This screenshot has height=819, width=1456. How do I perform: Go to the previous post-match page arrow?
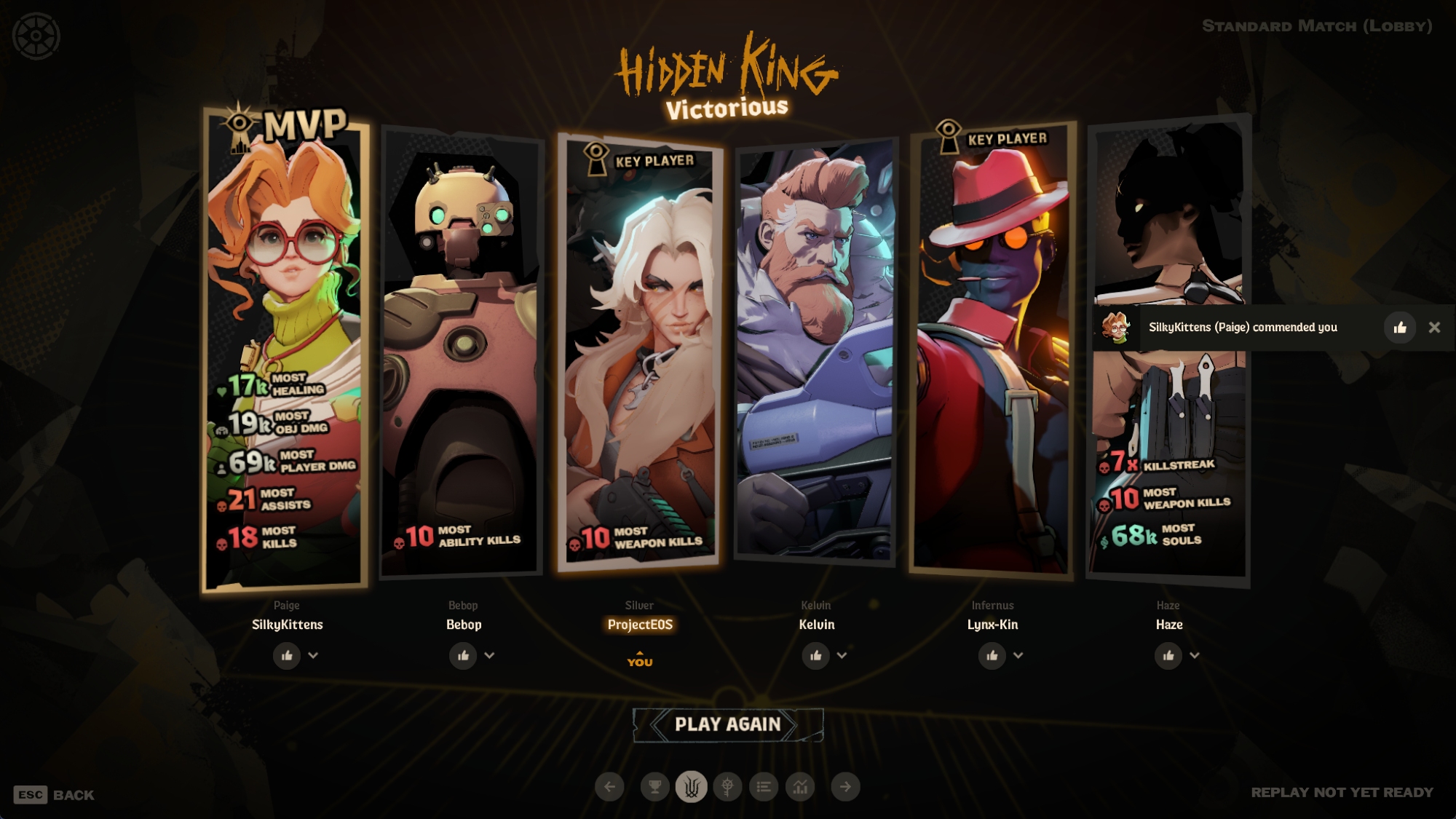(609, 786)
